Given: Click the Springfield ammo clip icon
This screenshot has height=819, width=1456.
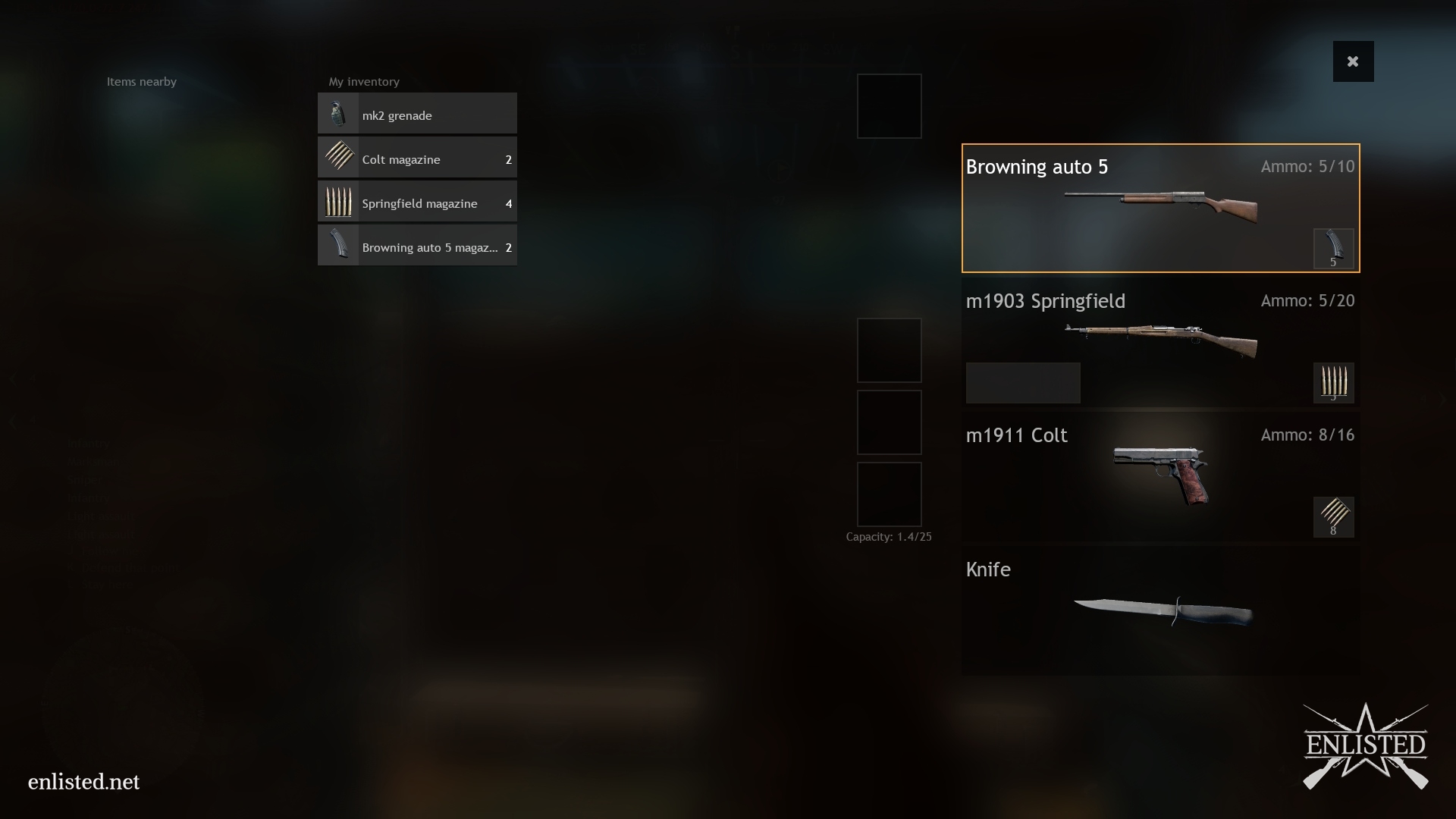Looking at the screenshot, I should (x=1333, y=382).
